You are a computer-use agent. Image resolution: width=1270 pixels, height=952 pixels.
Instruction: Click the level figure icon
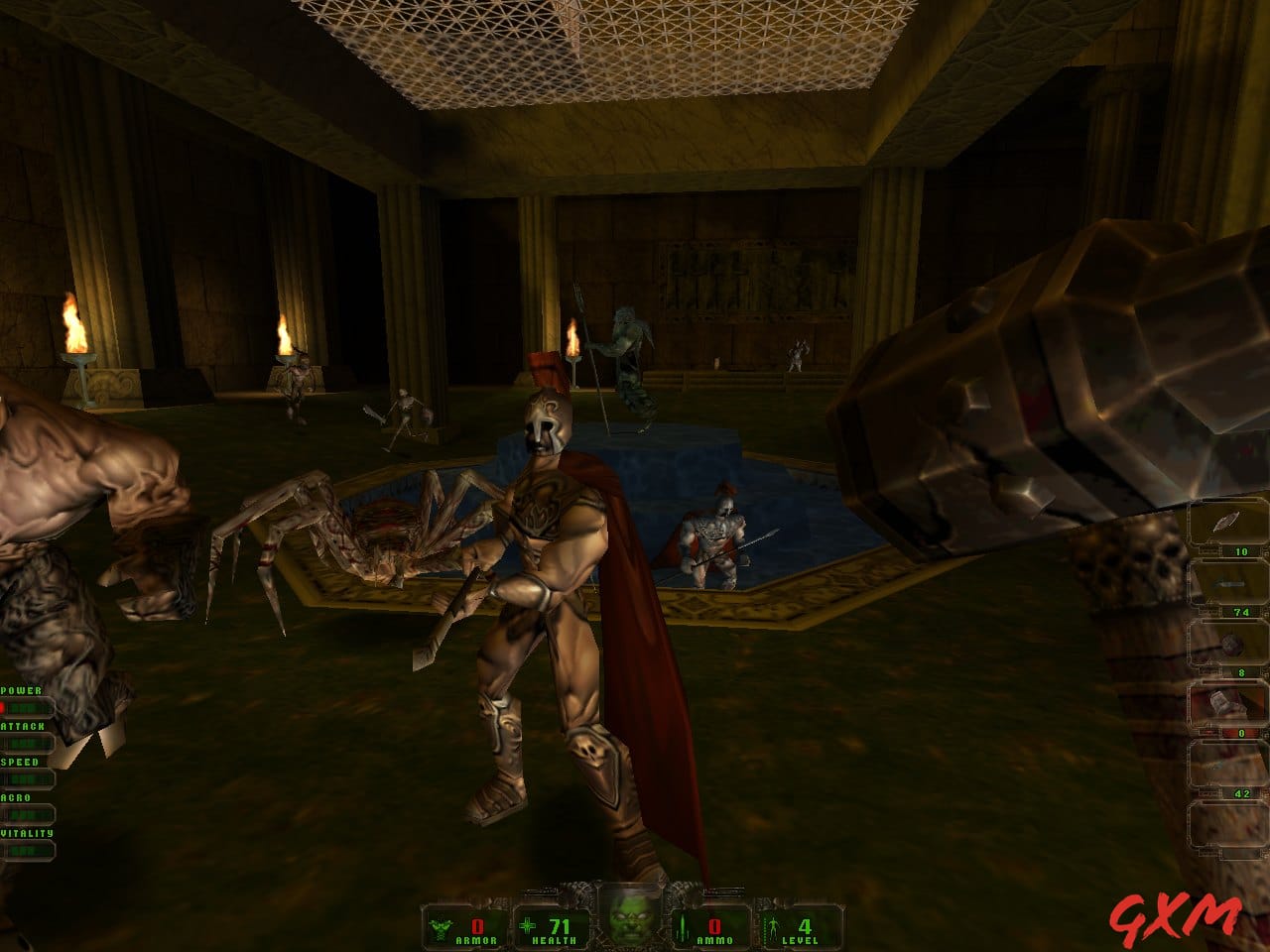point(773,928)
